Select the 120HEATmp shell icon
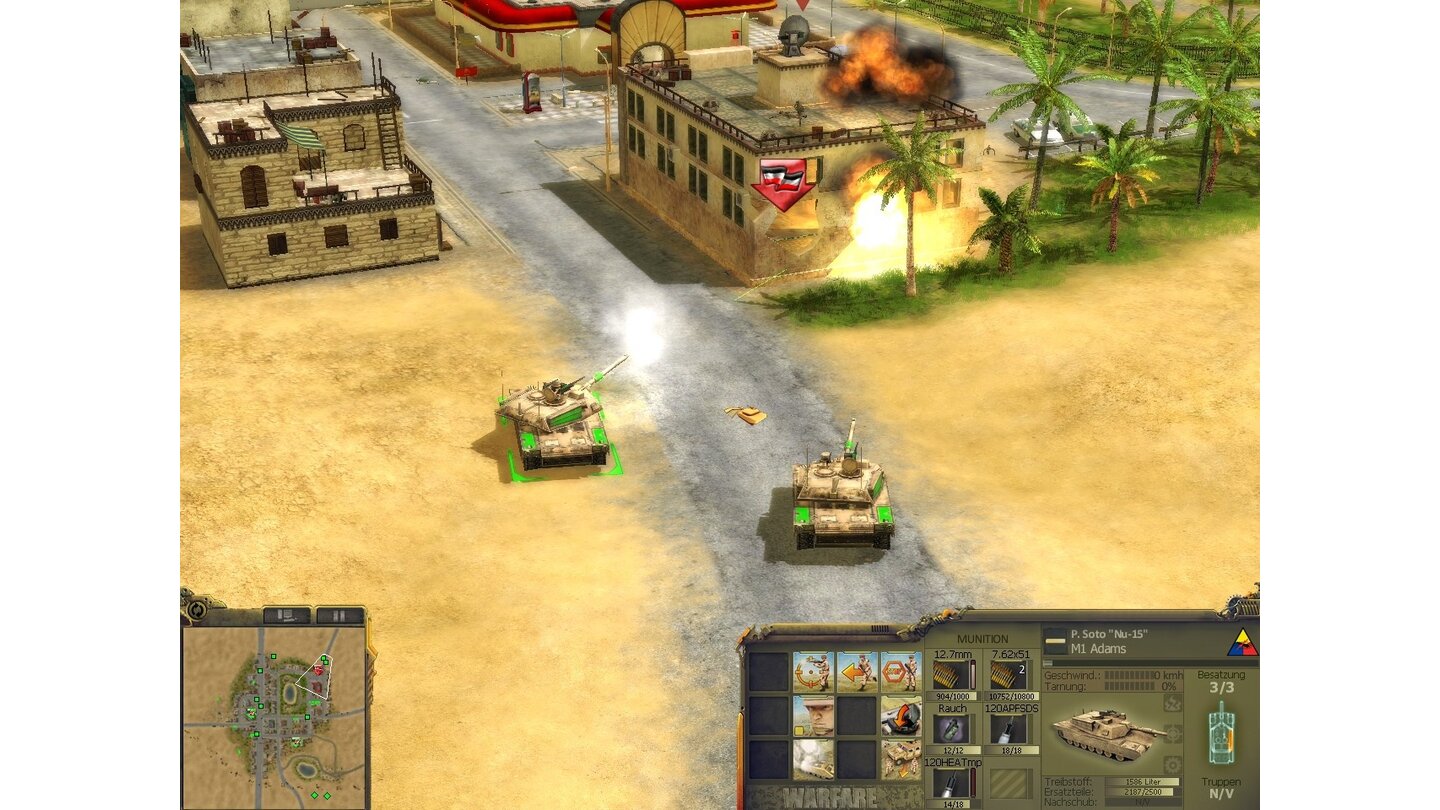Viewport: 1440px width, 810px height. [x=952, y=782]
